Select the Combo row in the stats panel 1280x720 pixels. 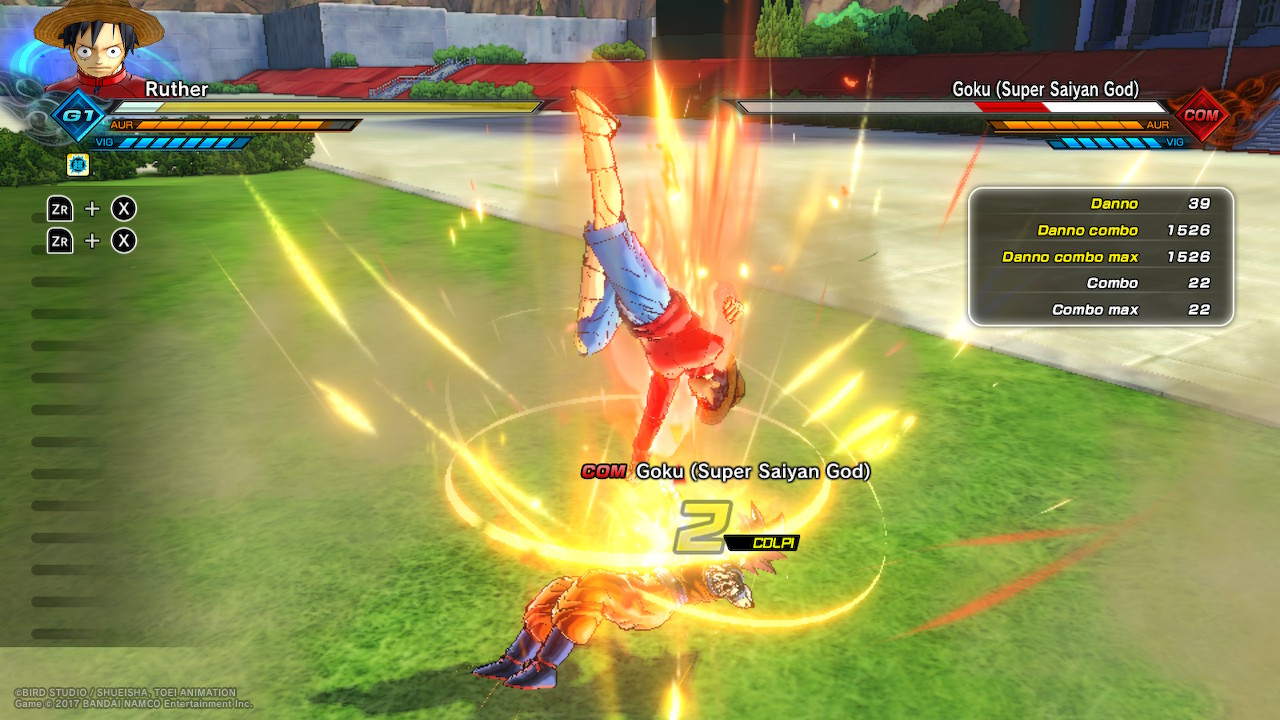(1100, 283)
